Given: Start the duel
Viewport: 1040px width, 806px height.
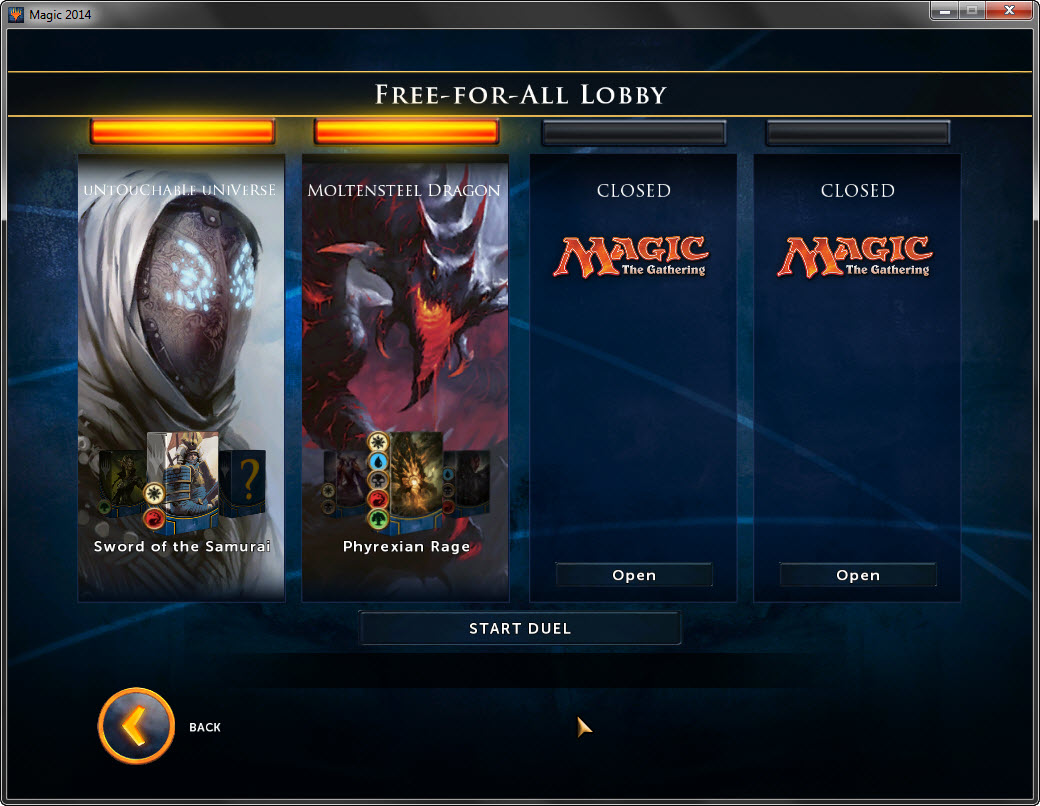Looking at the screenshot, I should (520, 628).
